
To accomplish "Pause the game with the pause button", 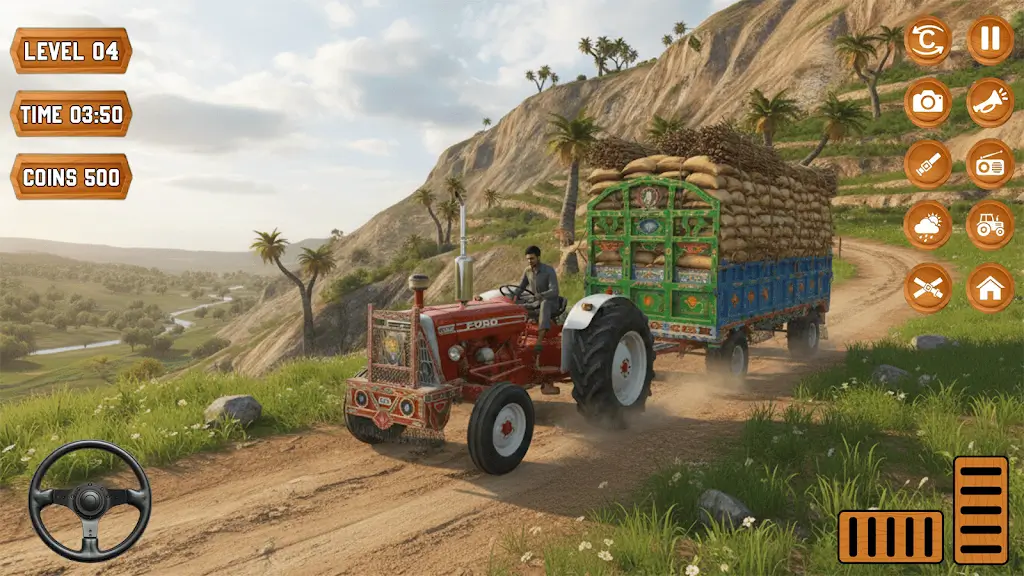I will coord(990,41).
